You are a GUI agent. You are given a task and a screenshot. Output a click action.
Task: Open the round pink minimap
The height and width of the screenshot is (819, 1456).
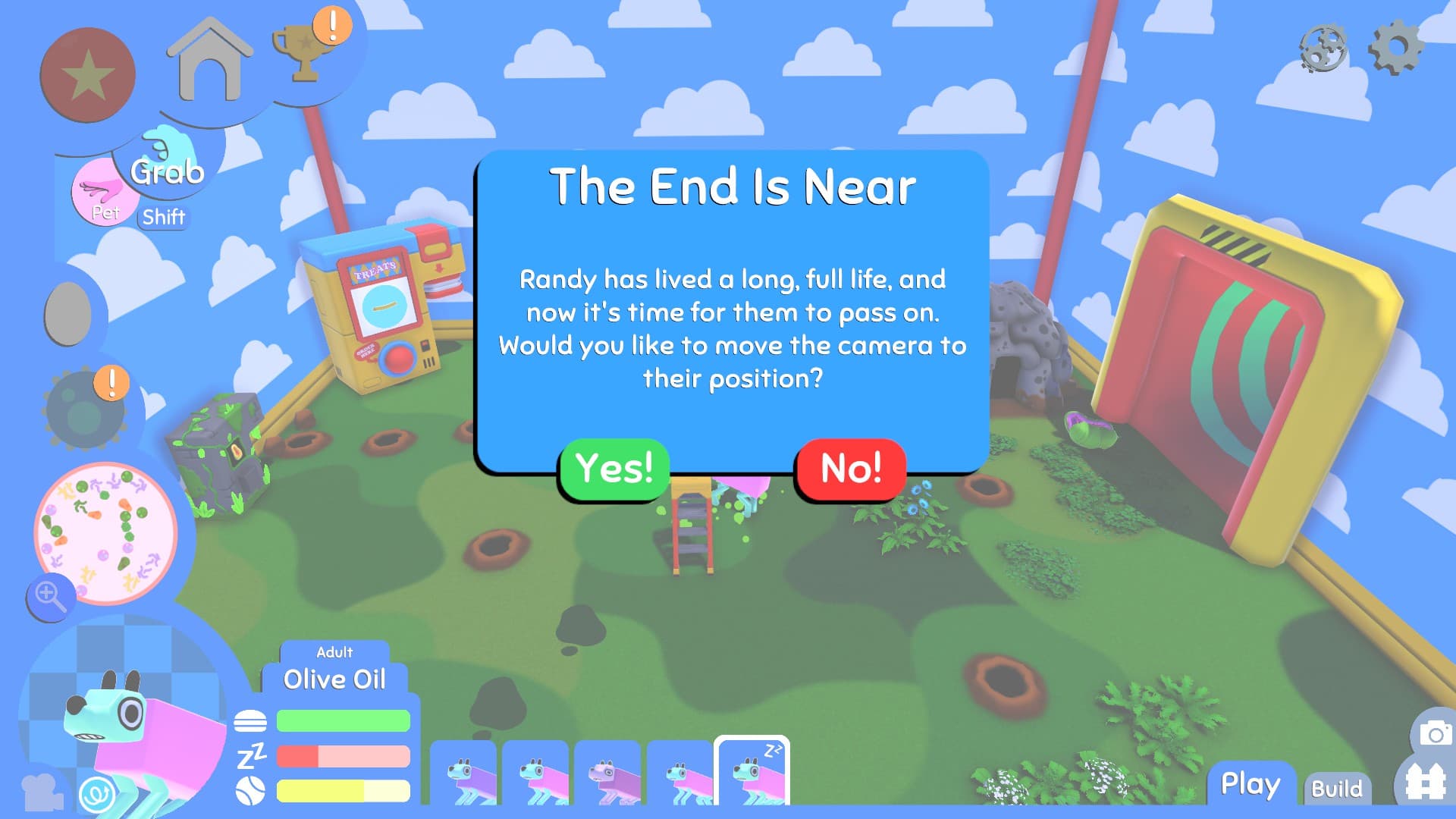click(105, 532)
